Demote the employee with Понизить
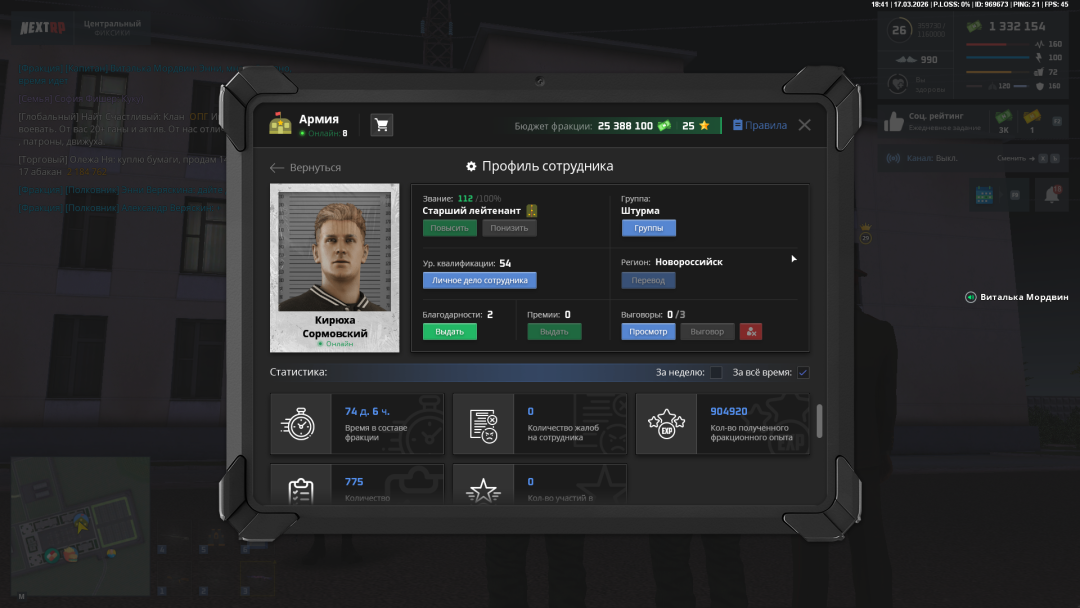The image size is (1080, 608). click(509, 228)
